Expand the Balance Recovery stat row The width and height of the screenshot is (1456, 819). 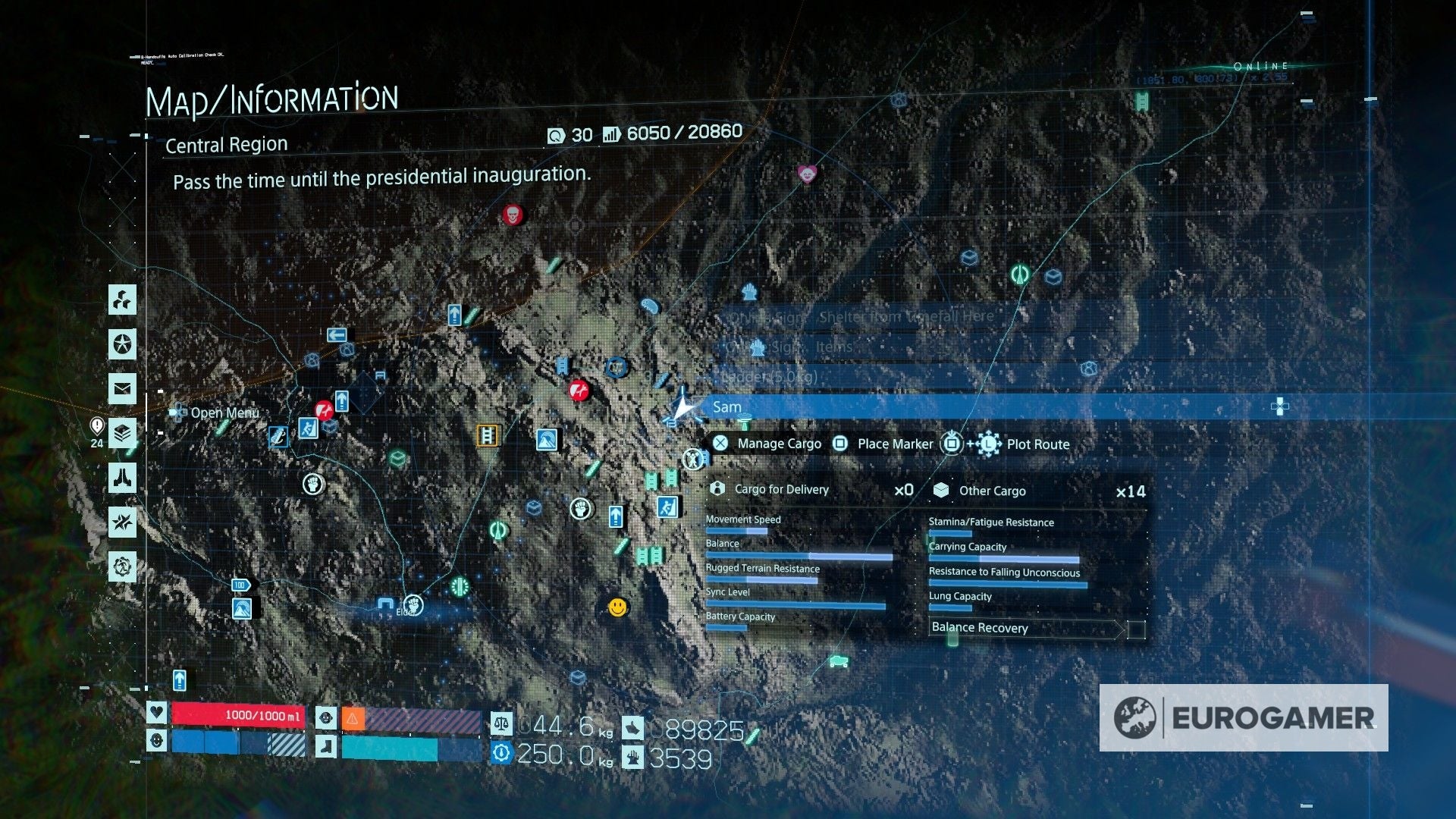click(978, 628)
